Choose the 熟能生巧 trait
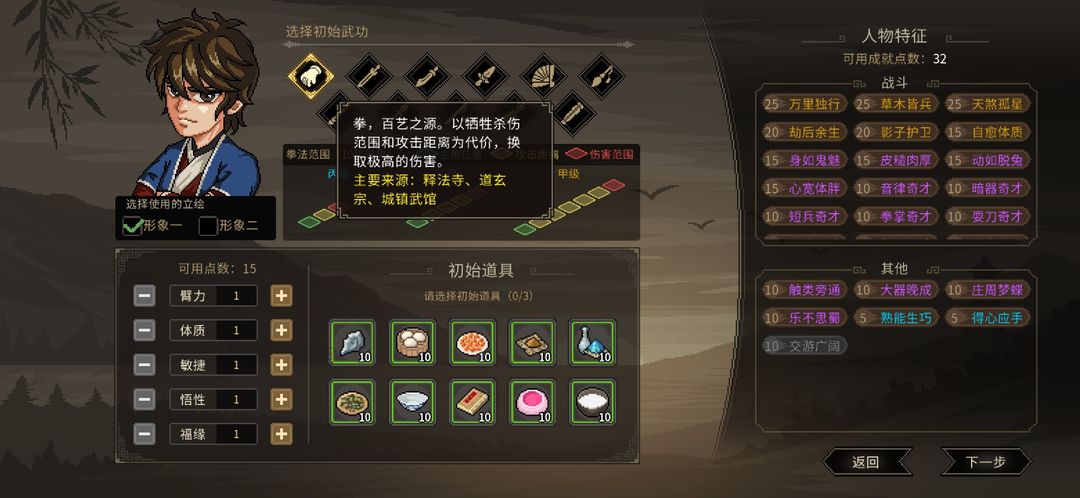 [x=894, y=318]
